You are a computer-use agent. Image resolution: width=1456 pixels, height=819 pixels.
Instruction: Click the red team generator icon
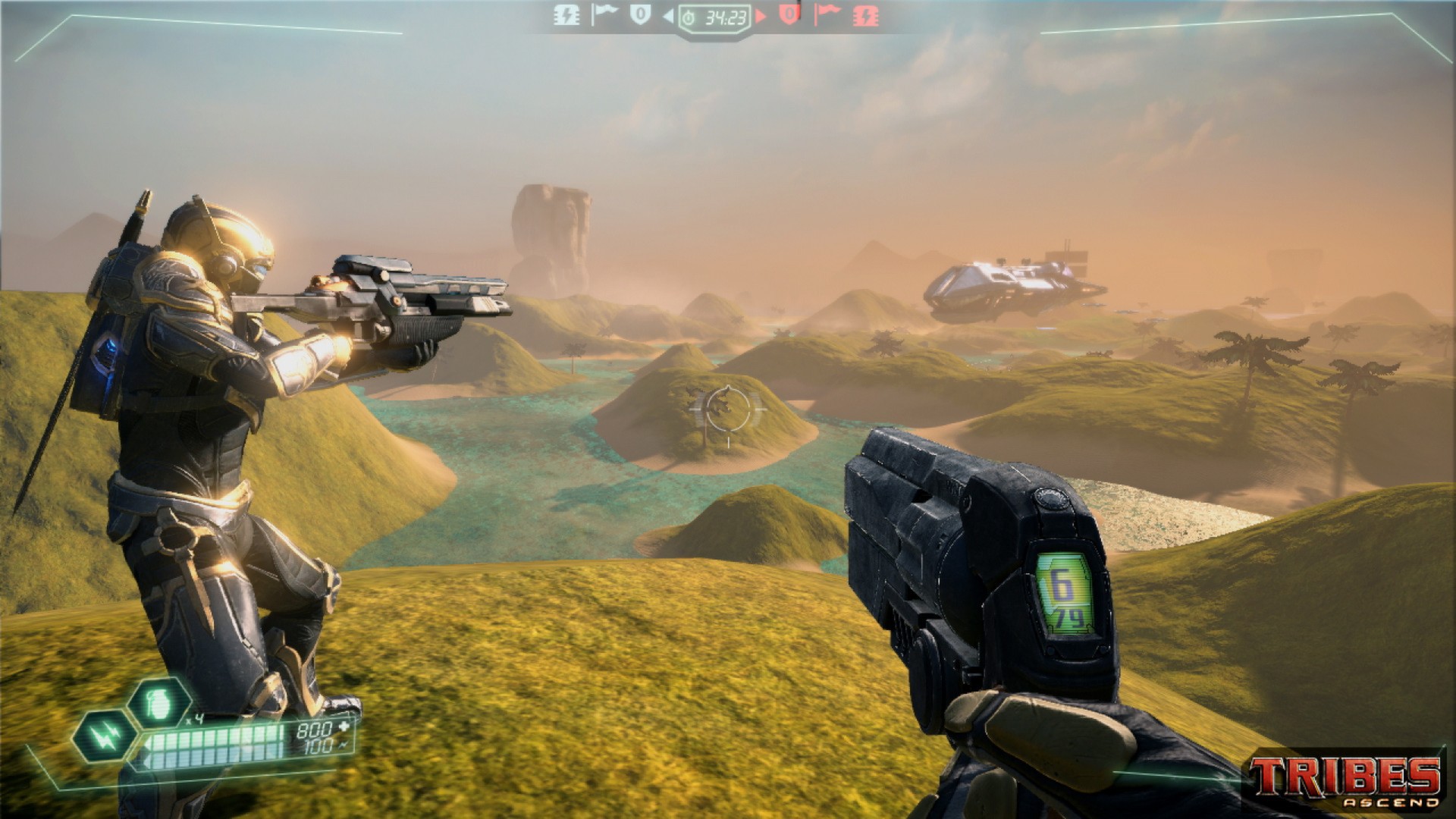coord(867,16)
